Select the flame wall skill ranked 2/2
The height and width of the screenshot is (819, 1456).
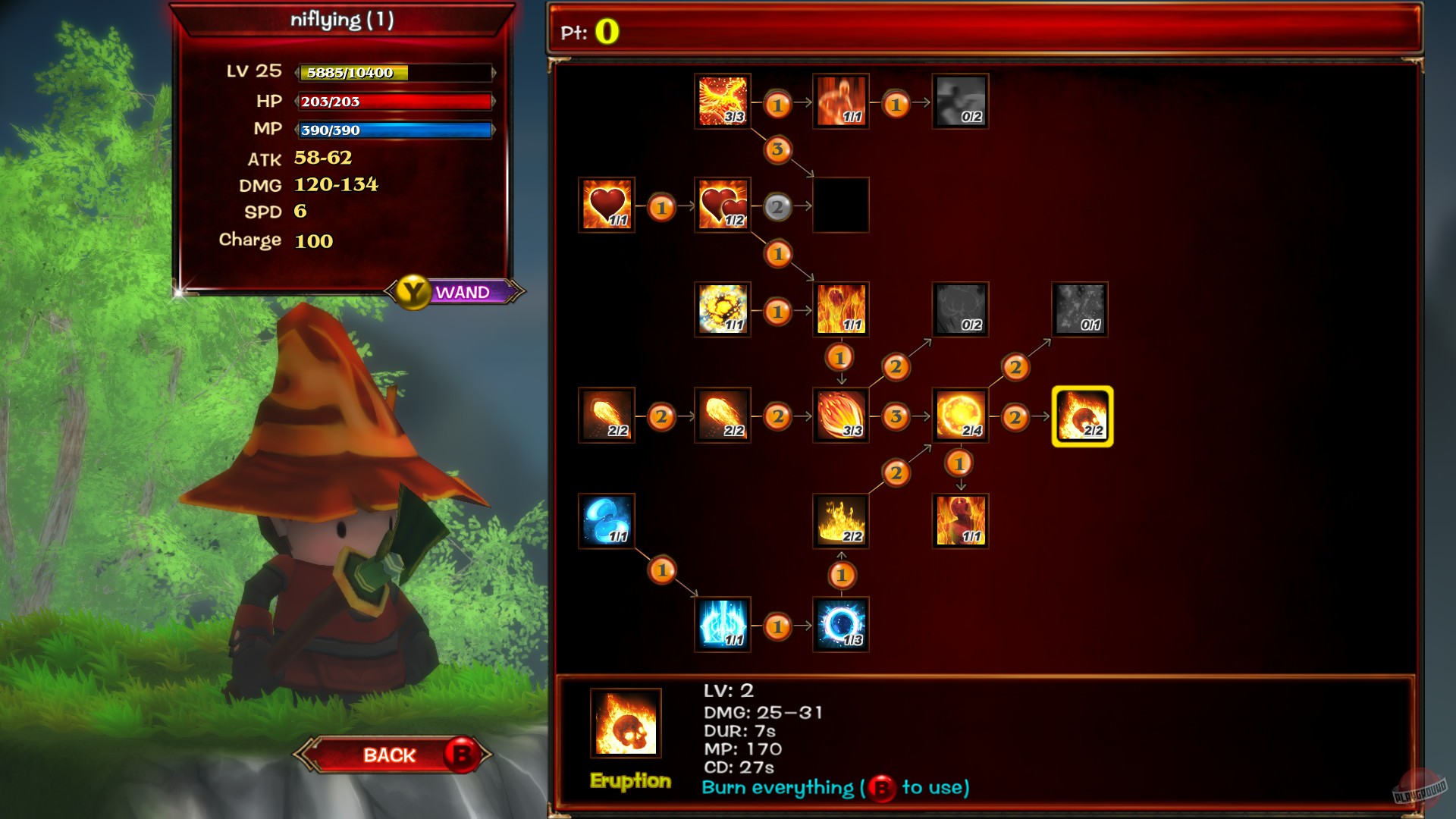842,519
